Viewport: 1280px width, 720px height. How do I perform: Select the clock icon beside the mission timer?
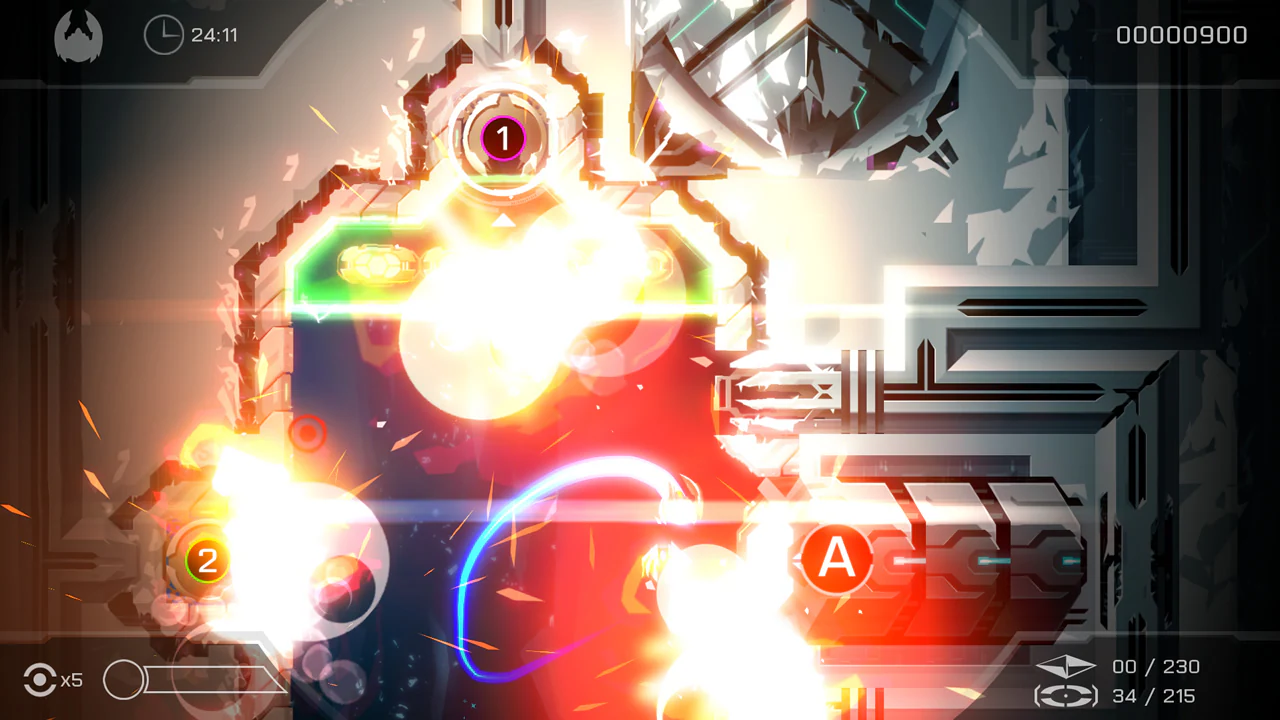[164, 34]
